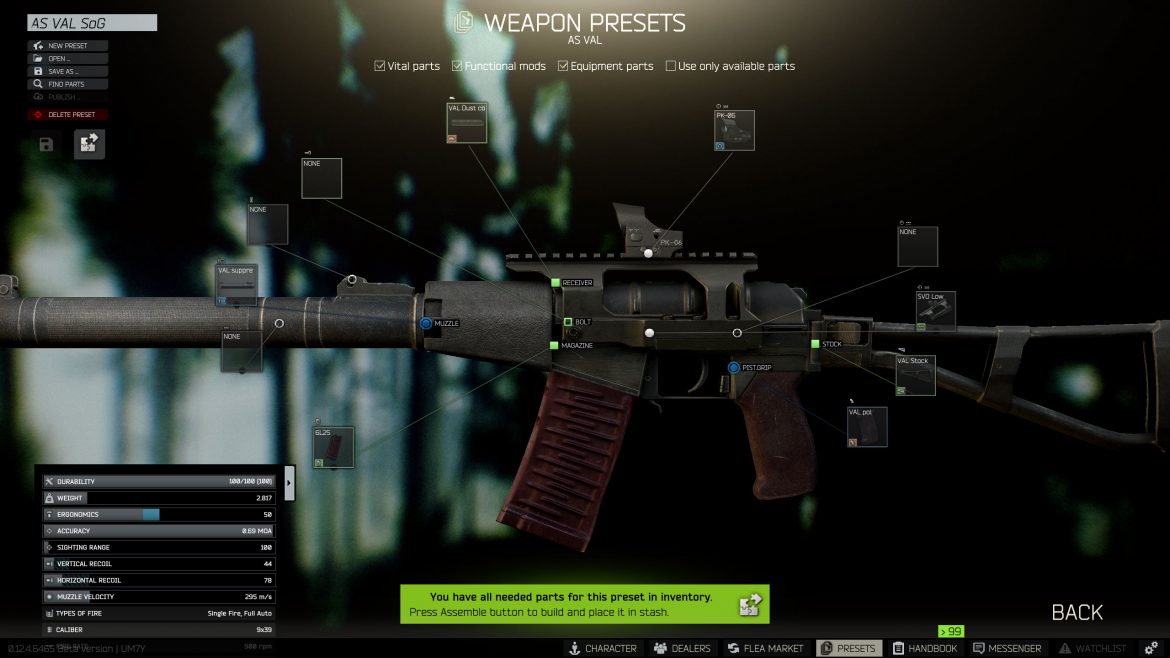Viewport: 1170px width, 658px height.
Task: Select the VAL pistol grip slot
Action: pos(866,427)
